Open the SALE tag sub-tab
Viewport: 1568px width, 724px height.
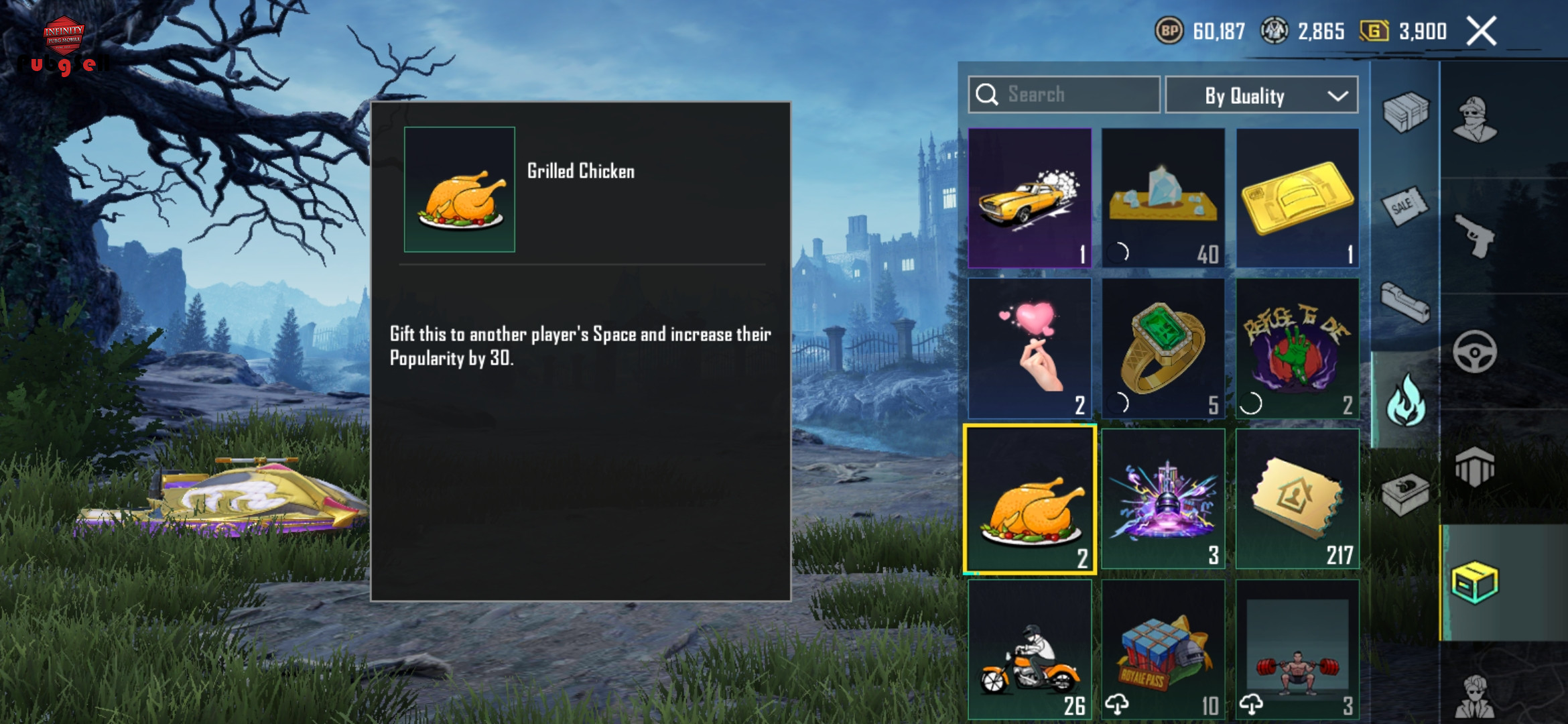1404,206
